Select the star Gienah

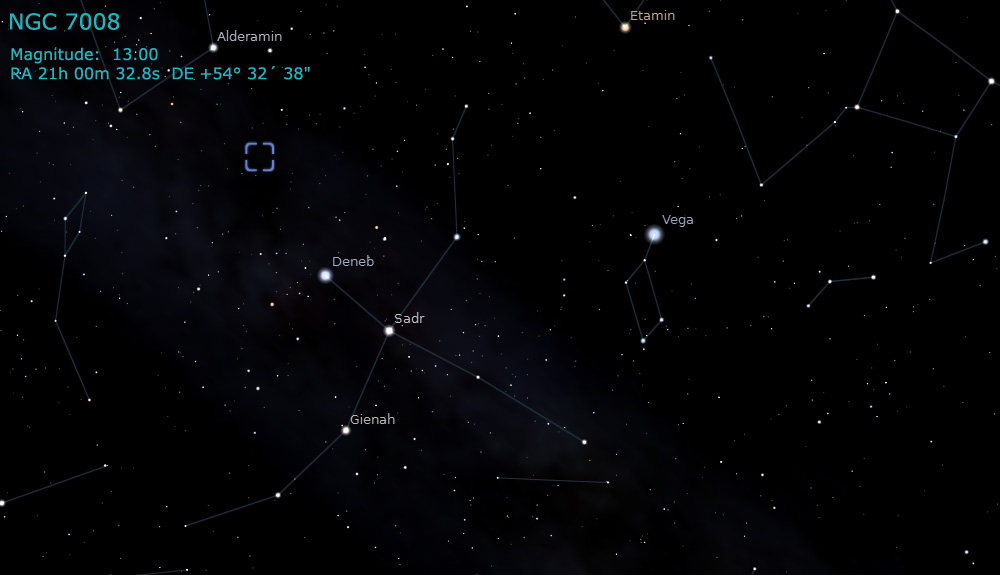(x=346, y=430)
